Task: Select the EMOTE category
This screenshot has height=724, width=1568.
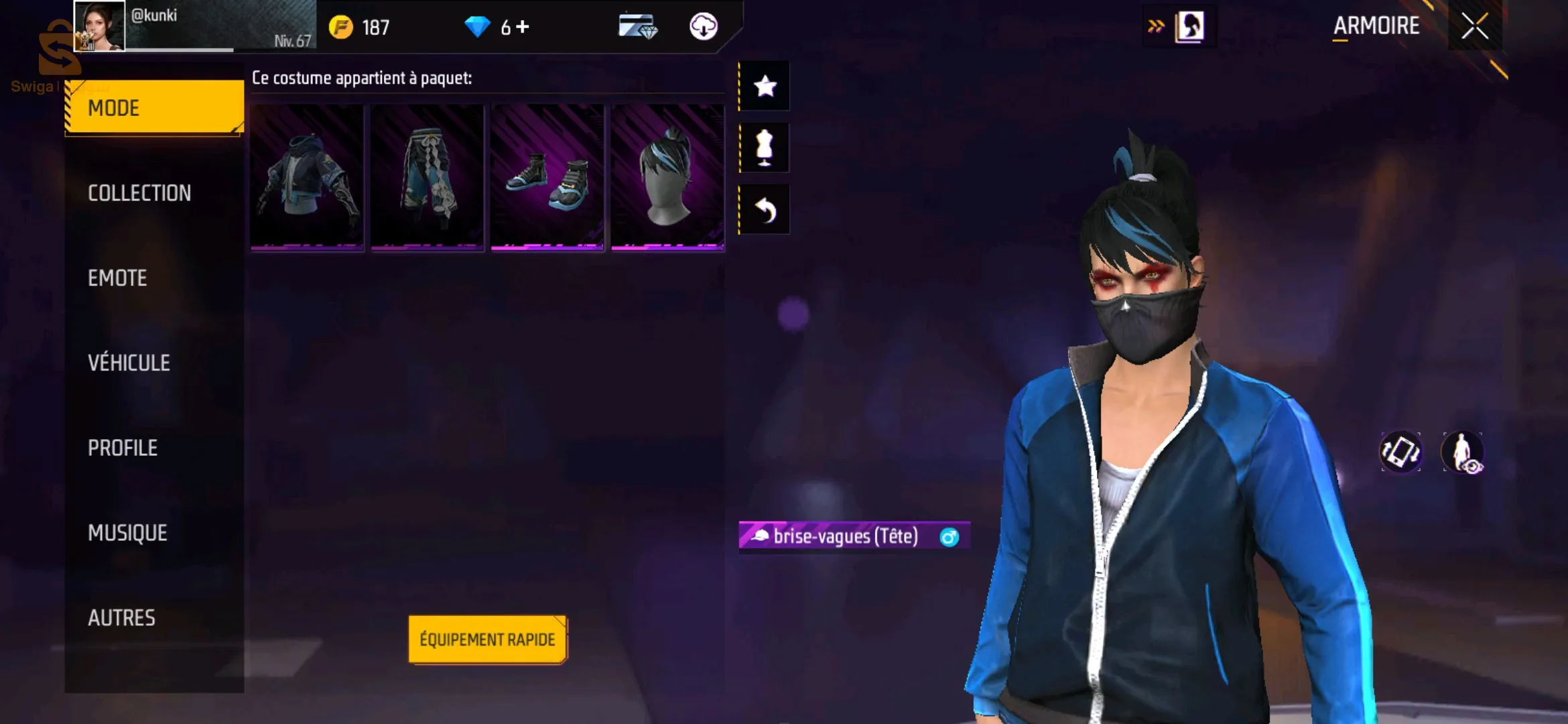Action: coord(117,278)
